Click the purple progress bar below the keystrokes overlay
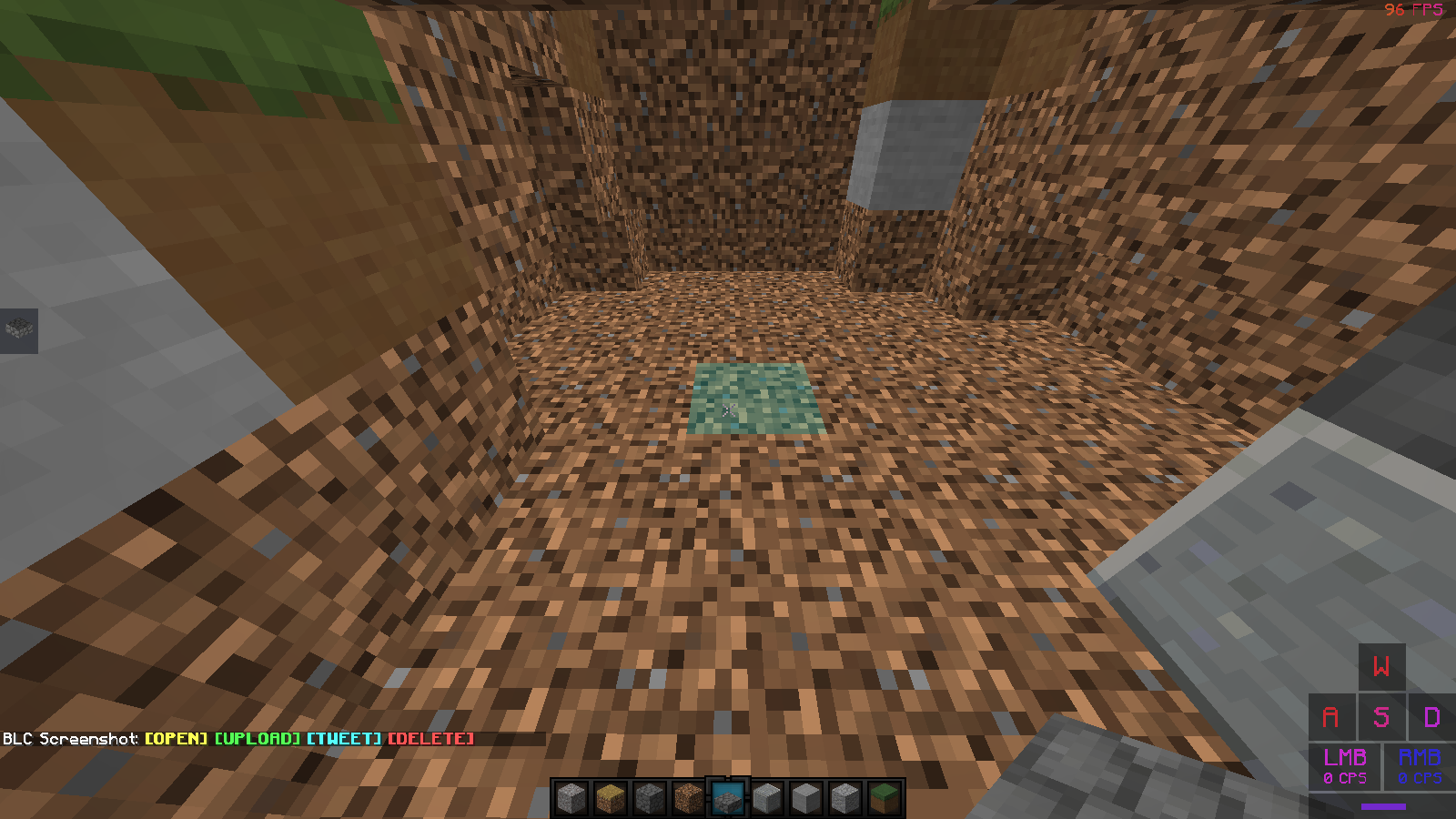This screenshot has height=819, width=1456. coord(1382,805)
